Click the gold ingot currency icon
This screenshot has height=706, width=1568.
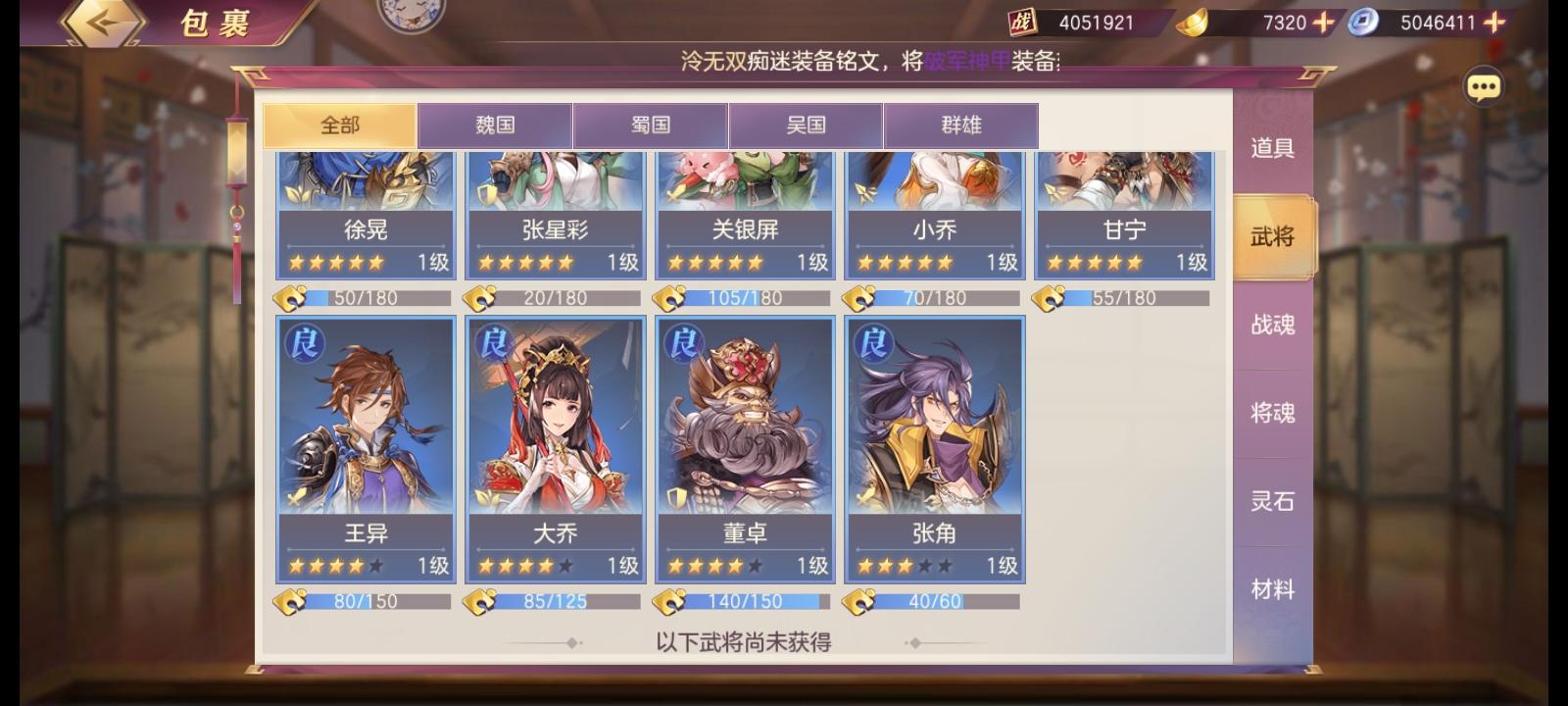click(1192, 22)
